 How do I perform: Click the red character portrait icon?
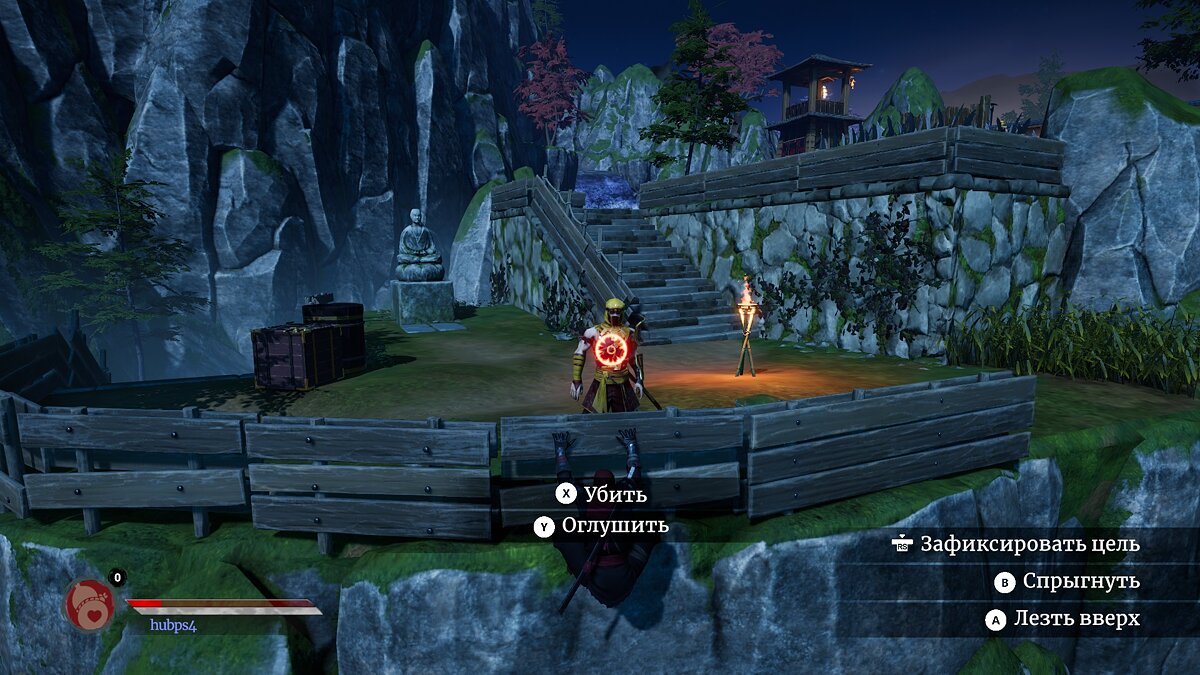point(90,605)
